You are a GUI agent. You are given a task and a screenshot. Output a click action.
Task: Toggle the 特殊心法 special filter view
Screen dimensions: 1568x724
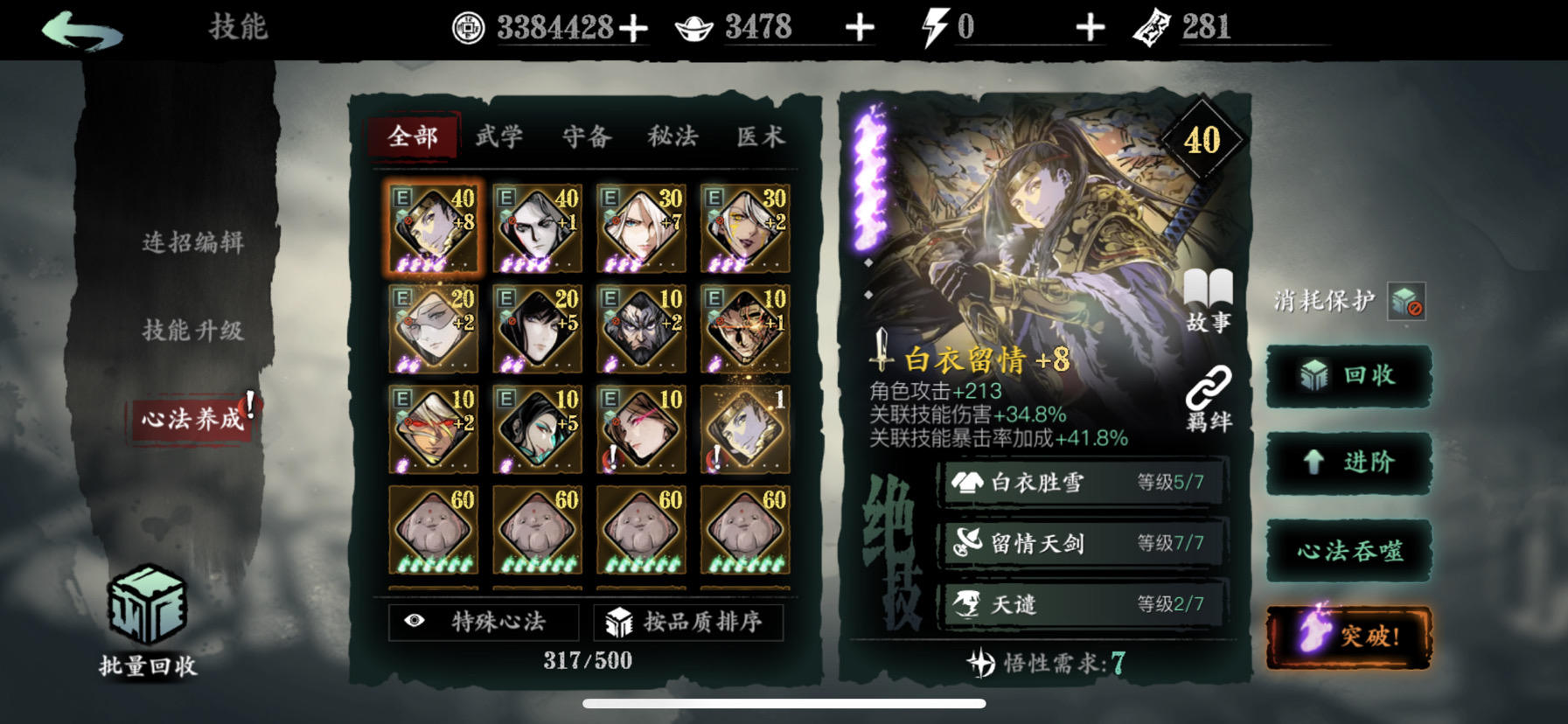(484, 622)
